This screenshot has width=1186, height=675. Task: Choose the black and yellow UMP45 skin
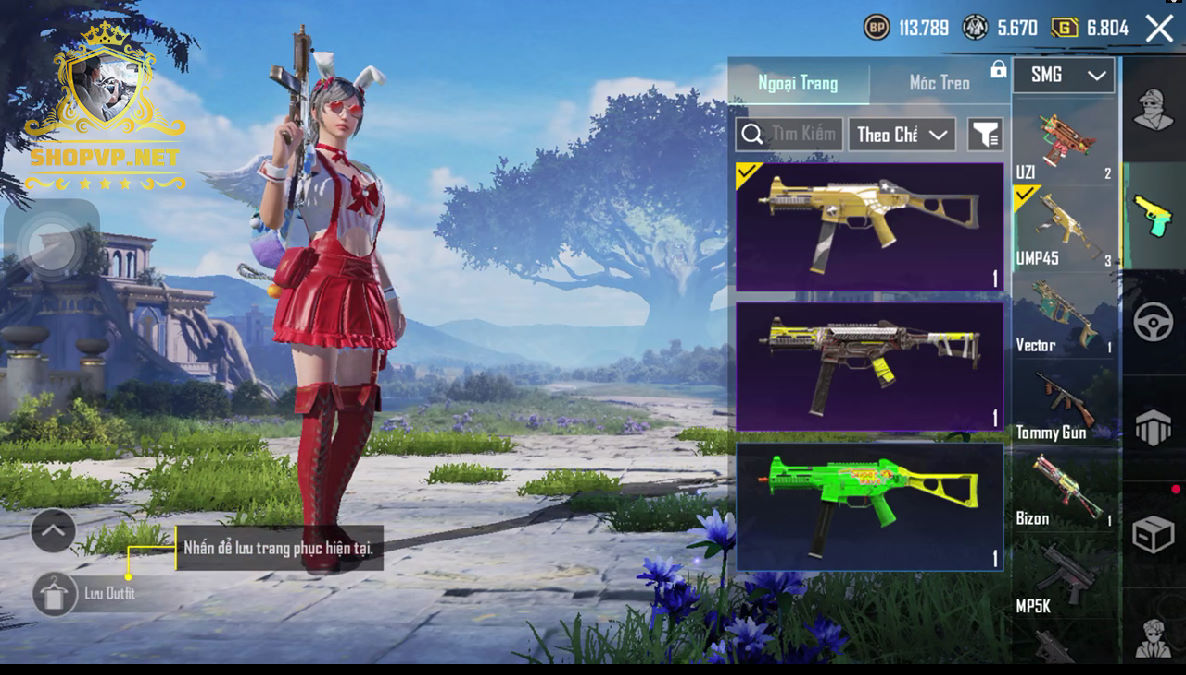coord(869,366)
